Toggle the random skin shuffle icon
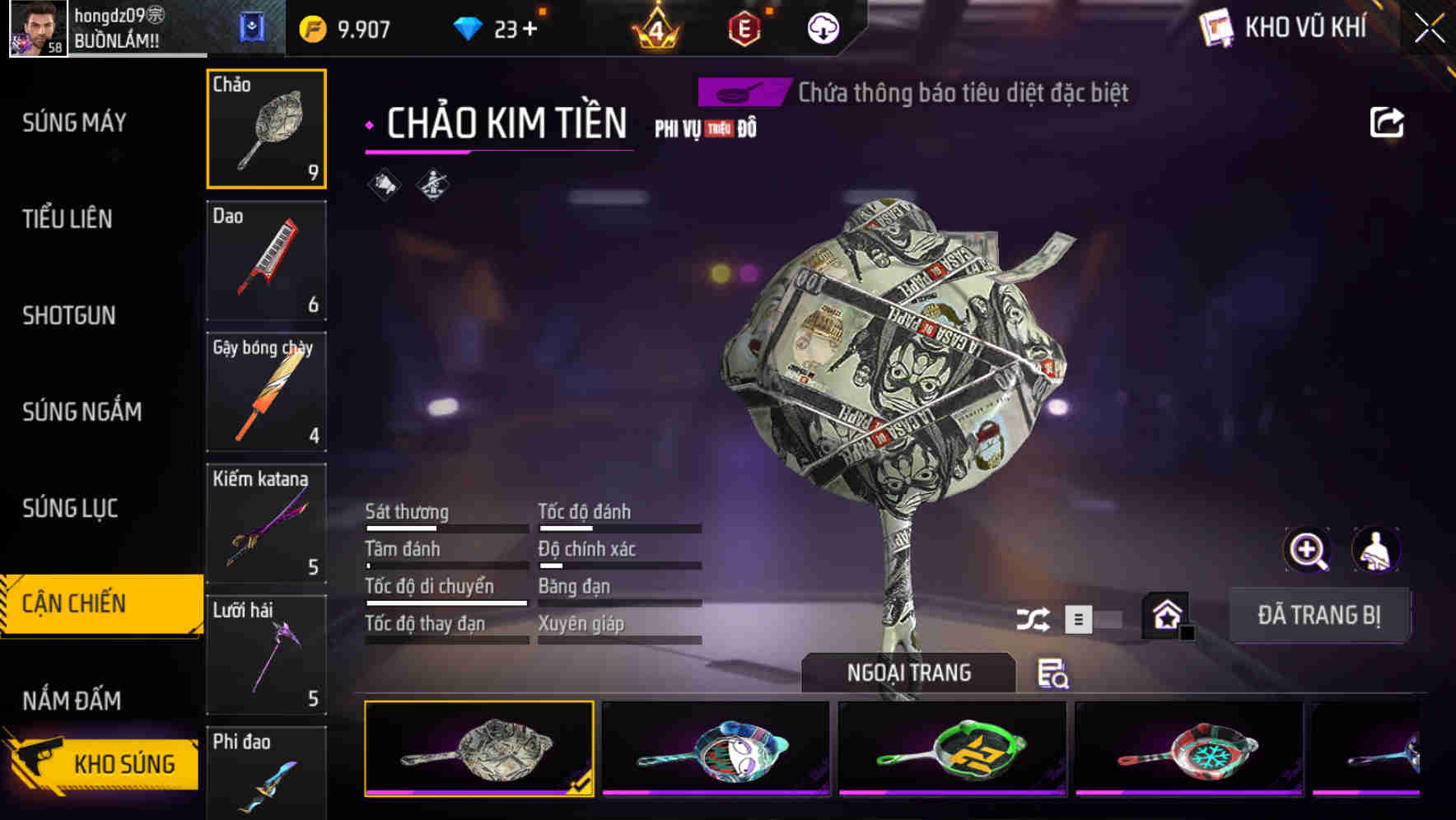This screenshot has width=1456, height=820. (1033, 619)
